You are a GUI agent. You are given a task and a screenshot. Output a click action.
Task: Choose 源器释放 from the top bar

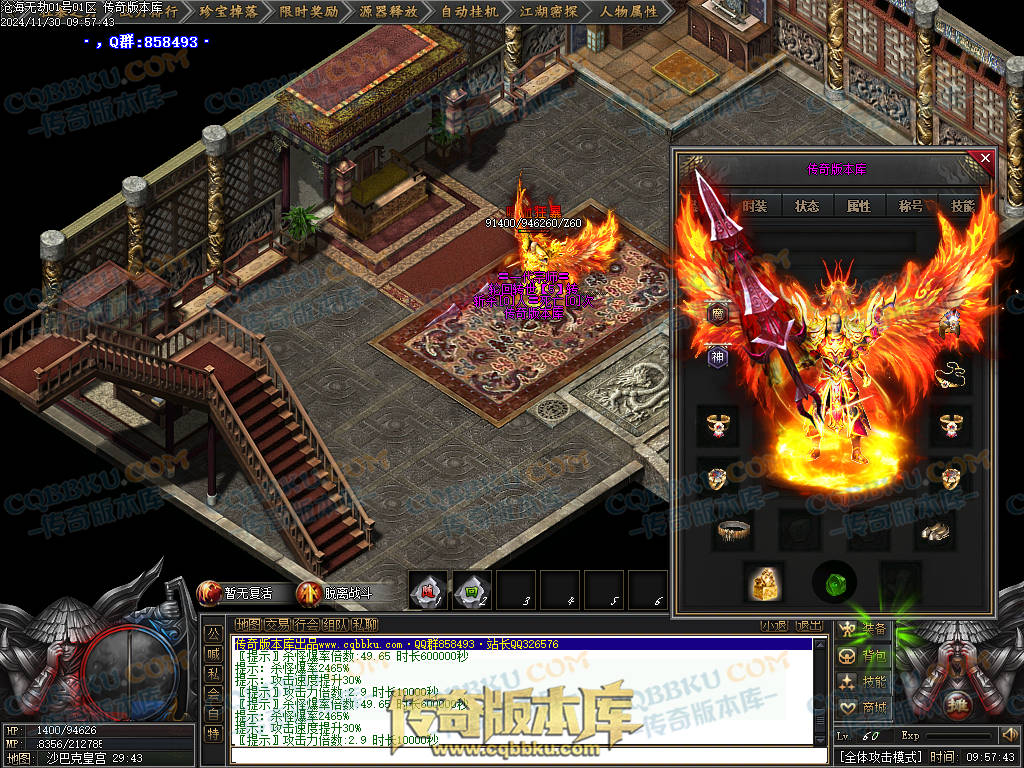389,13
